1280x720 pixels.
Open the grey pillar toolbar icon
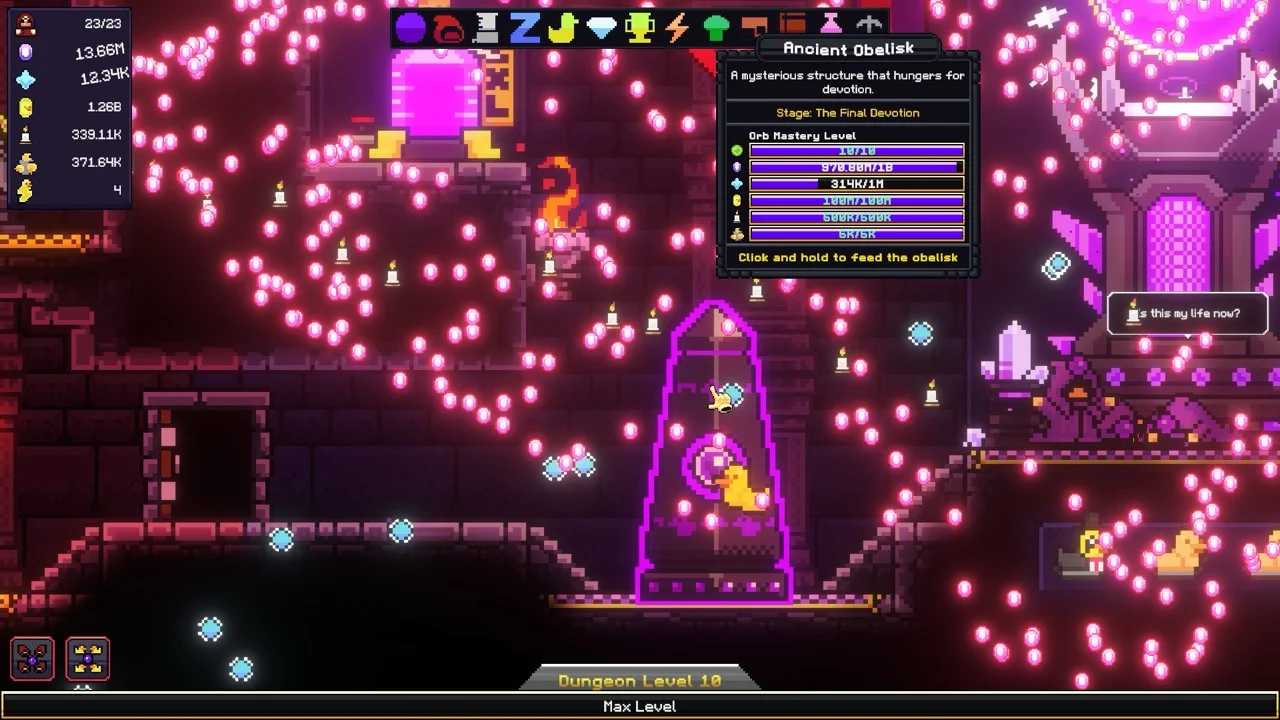pos(486,28)
